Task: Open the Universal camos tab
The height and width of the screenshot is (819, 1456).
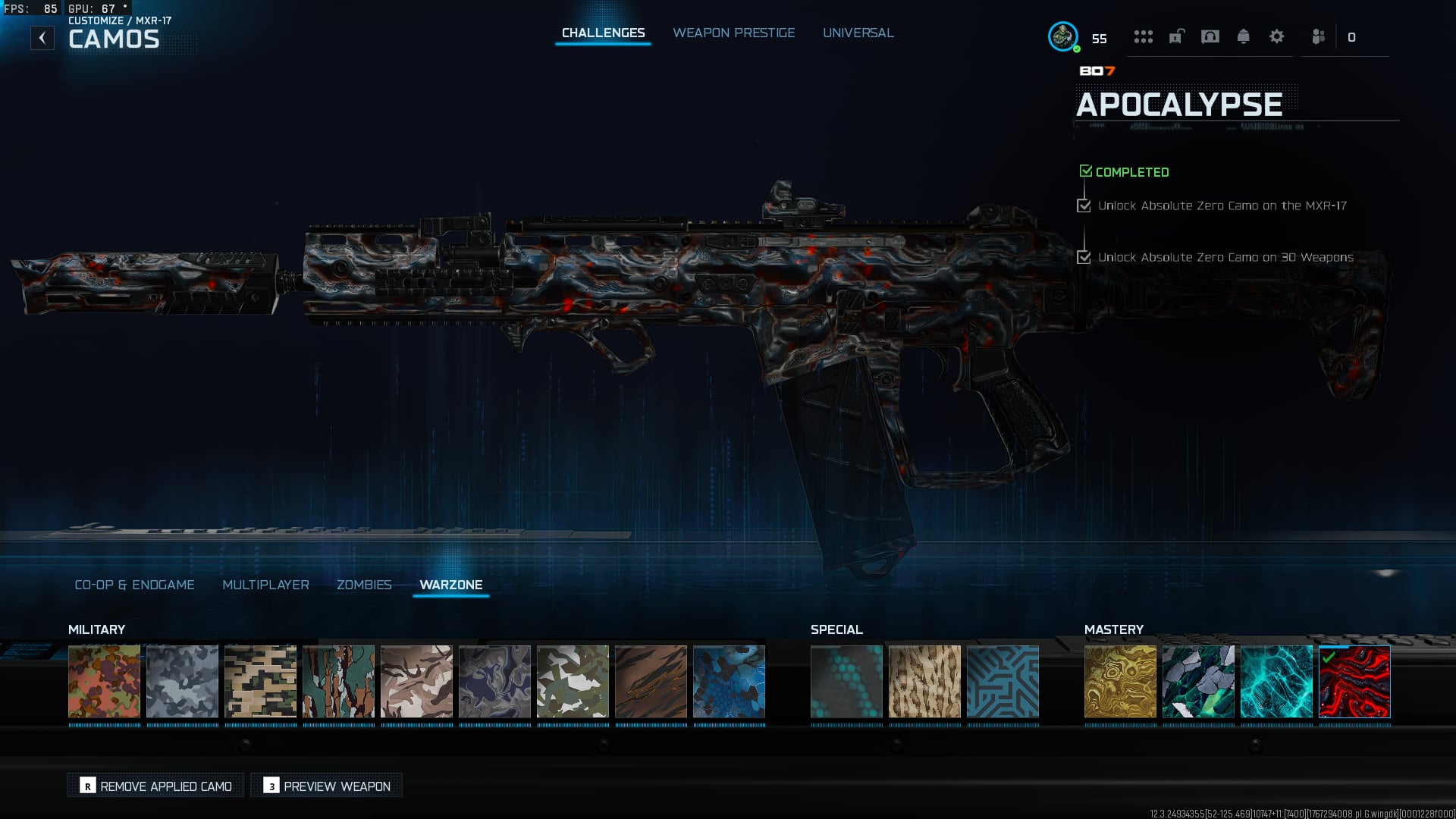Action: point(858,33)
